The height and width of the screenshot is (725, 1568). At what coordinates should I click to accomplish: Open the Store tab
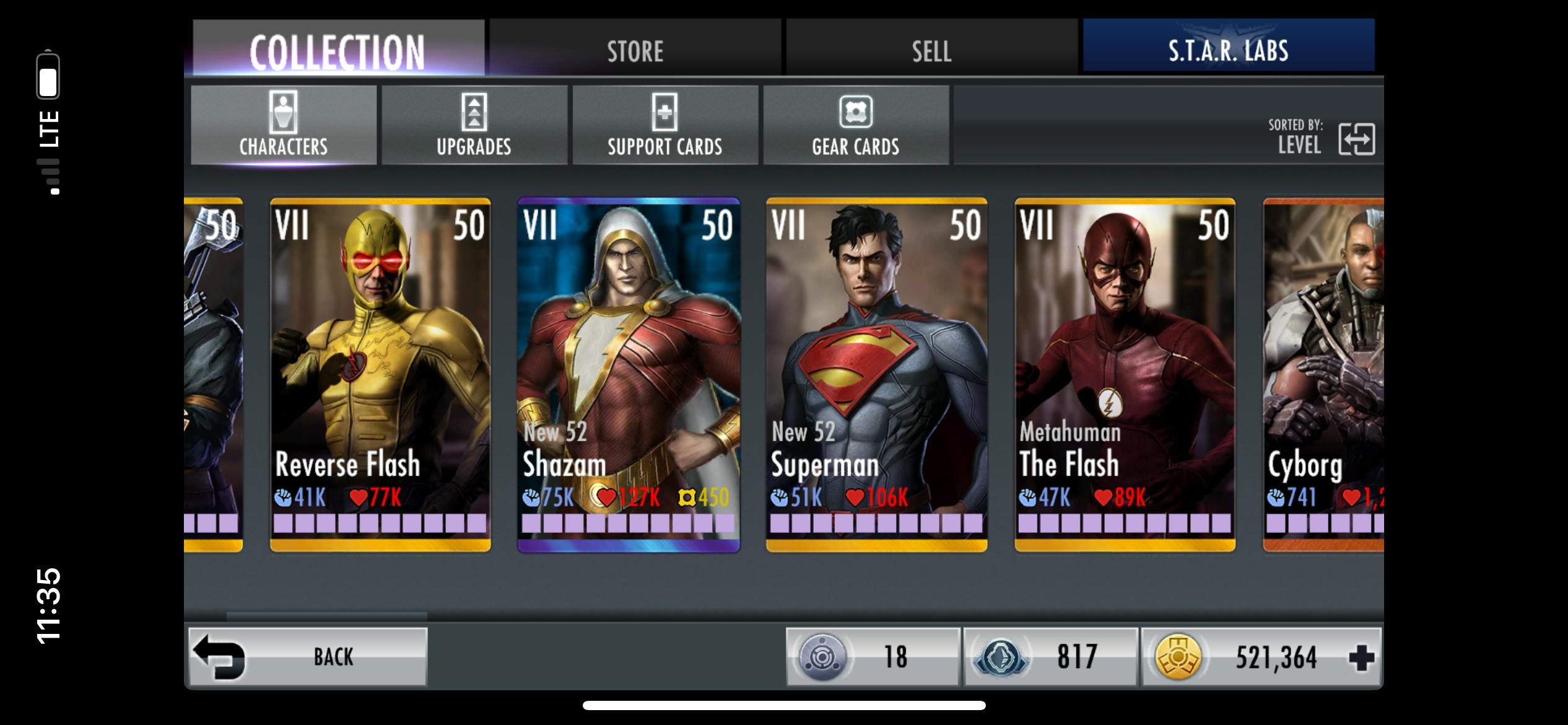[x=635, y=50]
